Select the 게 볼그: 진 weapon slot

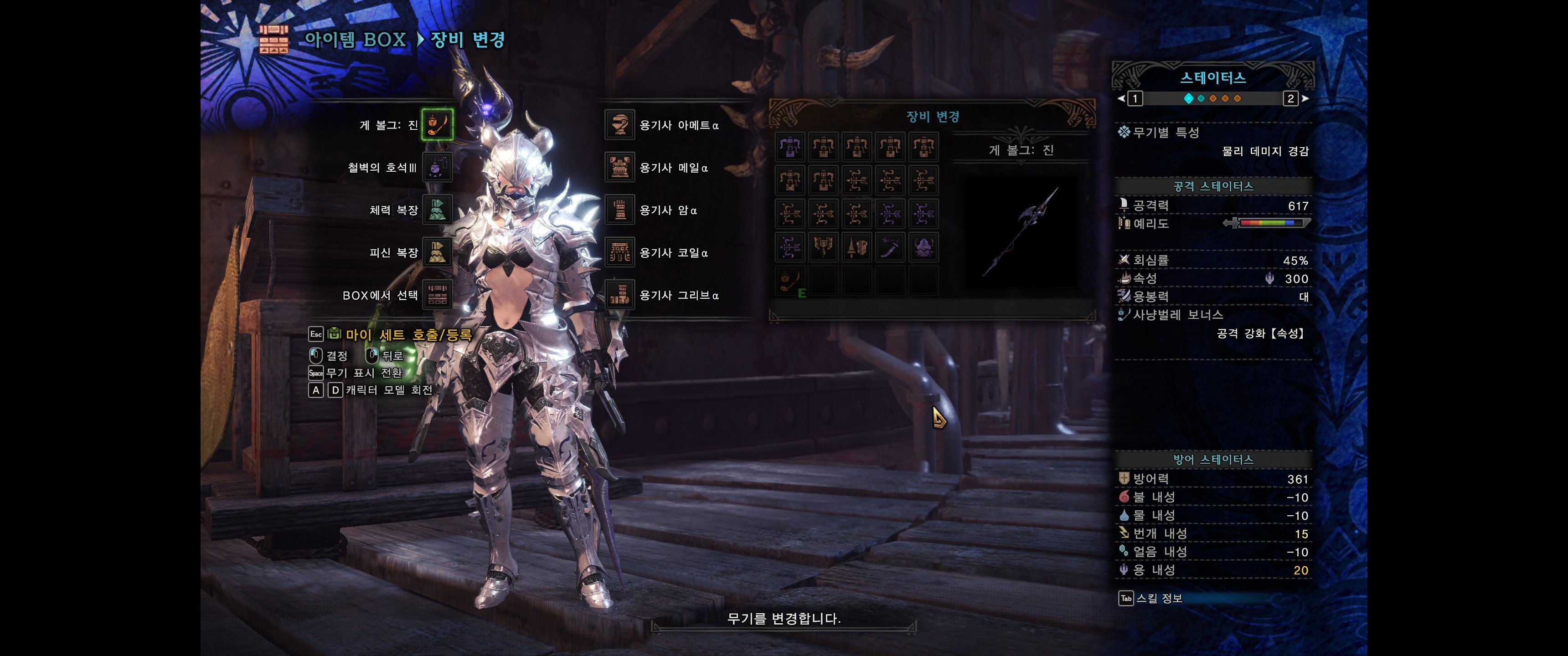(x=437, y=125)
